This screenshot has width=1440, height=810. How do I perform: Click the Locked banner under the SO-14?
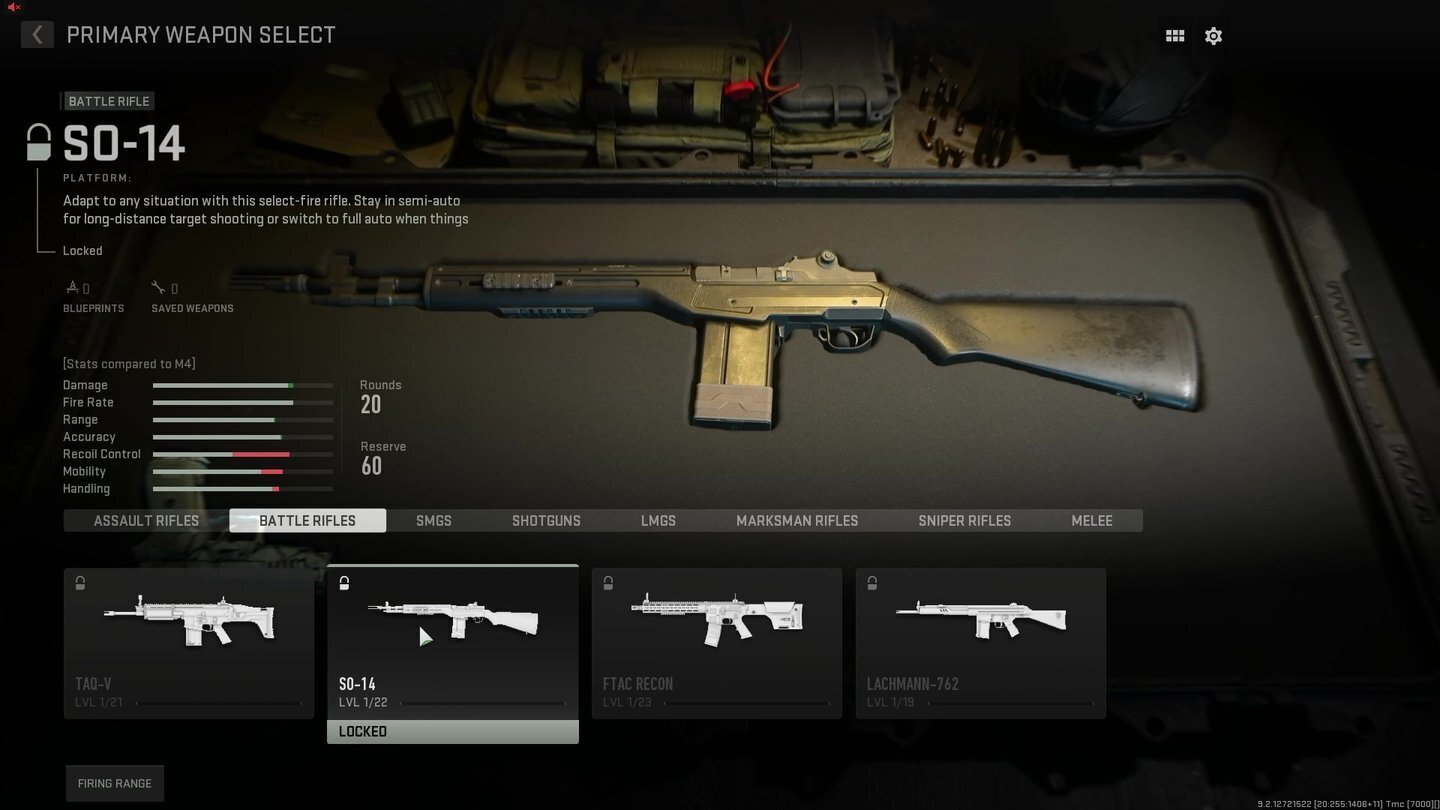coord(452,731)
